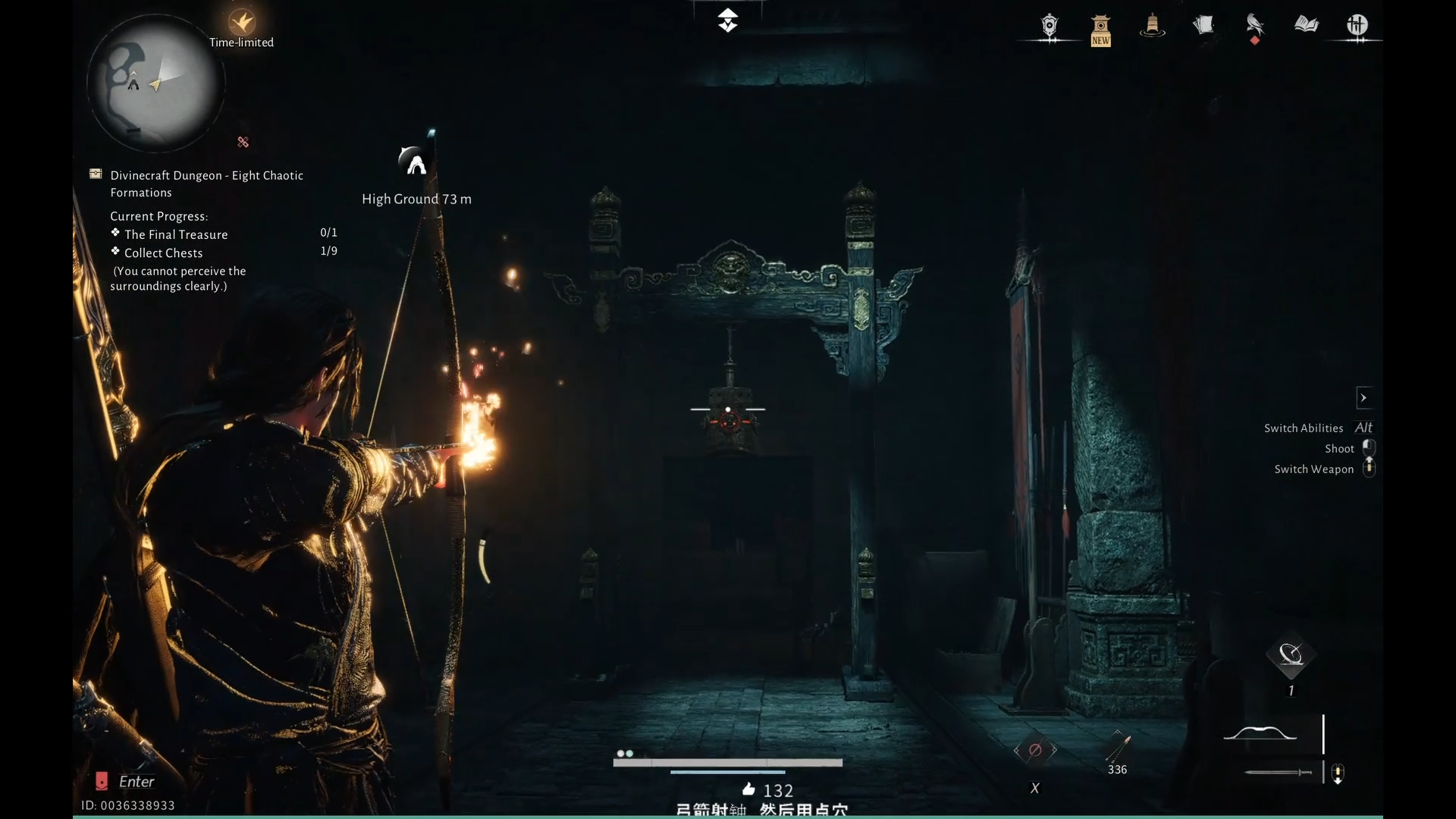Image resolution: width=1456 pixels, height=819 pixels.
Task: Open the chat via red Enter icon
Action: coord(102,781)
